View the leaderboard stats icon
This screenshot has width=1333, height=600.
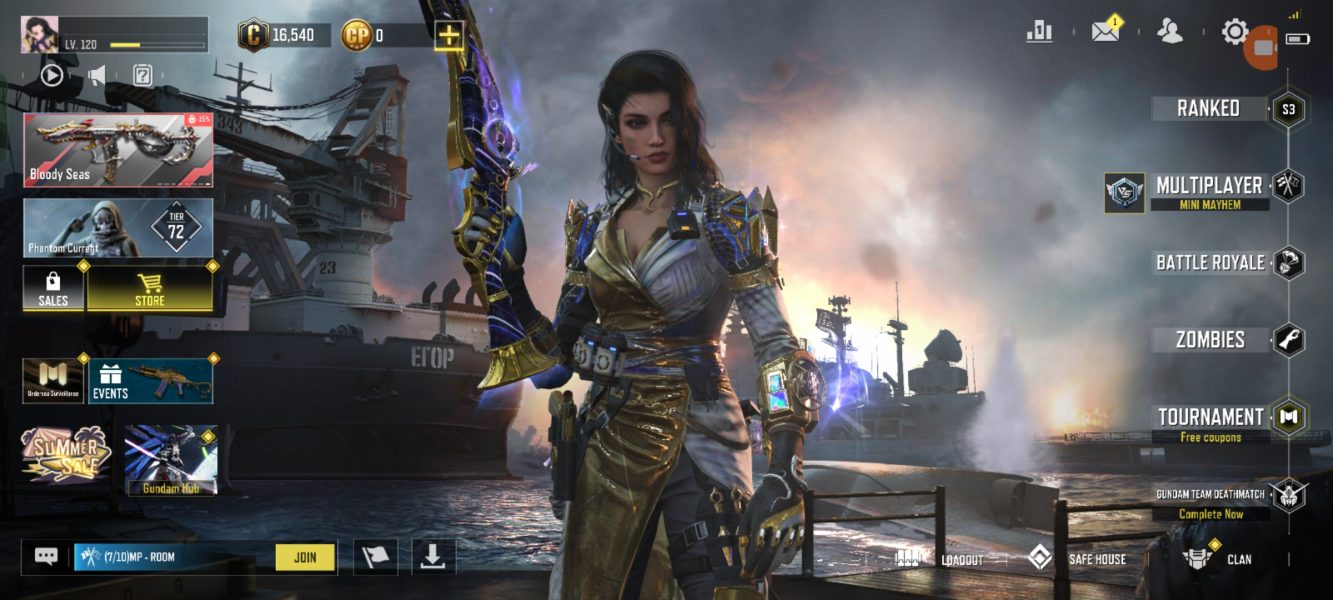tap(1040, 32)
